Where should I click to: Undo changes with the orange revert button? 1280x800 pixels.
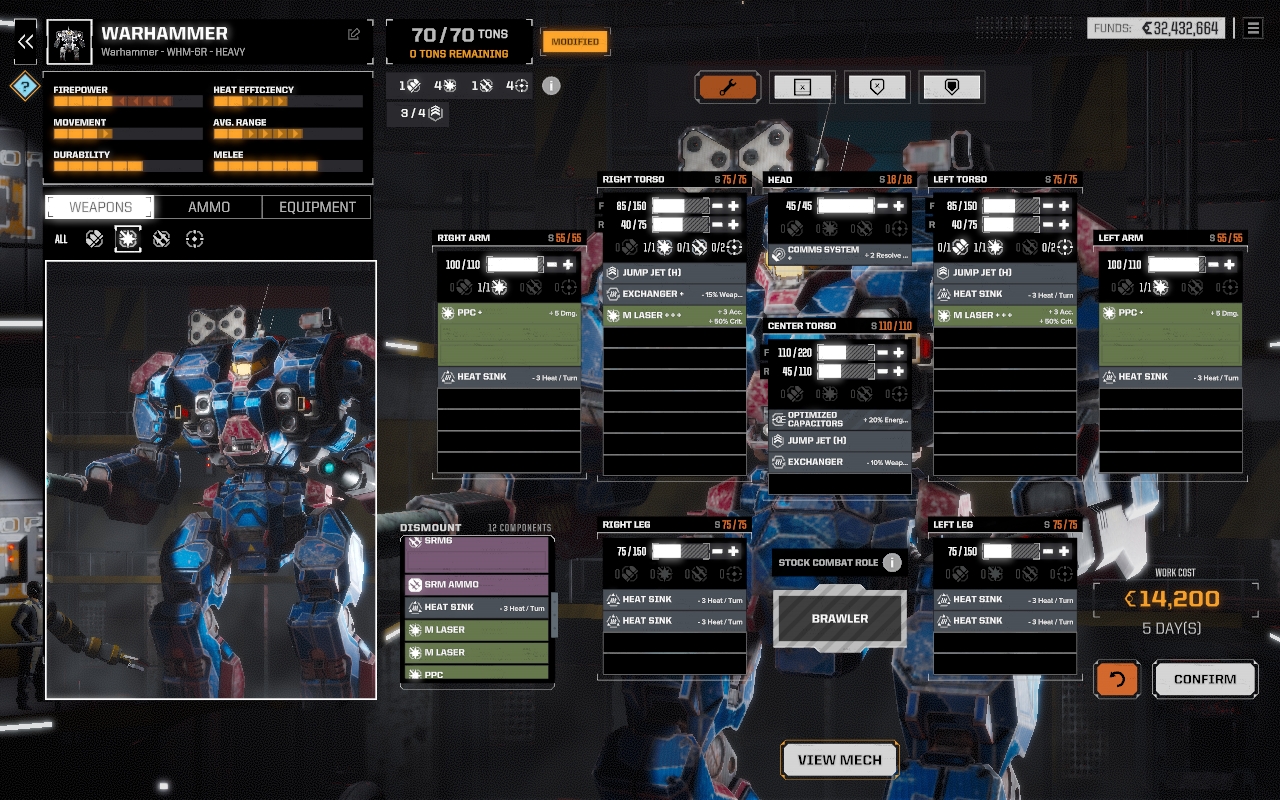1117,679
